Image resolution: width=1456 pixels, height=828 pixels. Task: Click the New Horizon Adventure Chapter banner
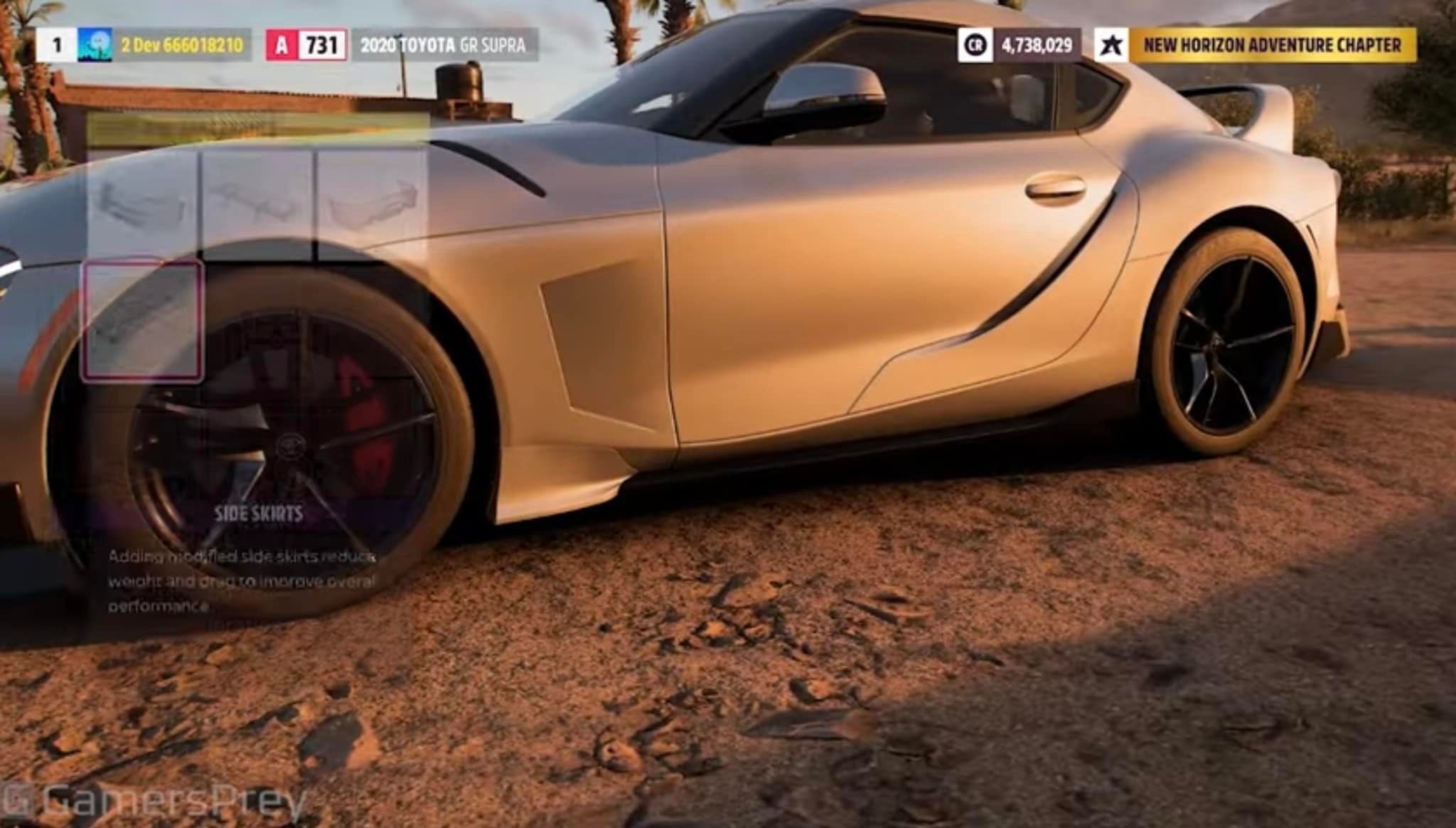[1272, 46]
